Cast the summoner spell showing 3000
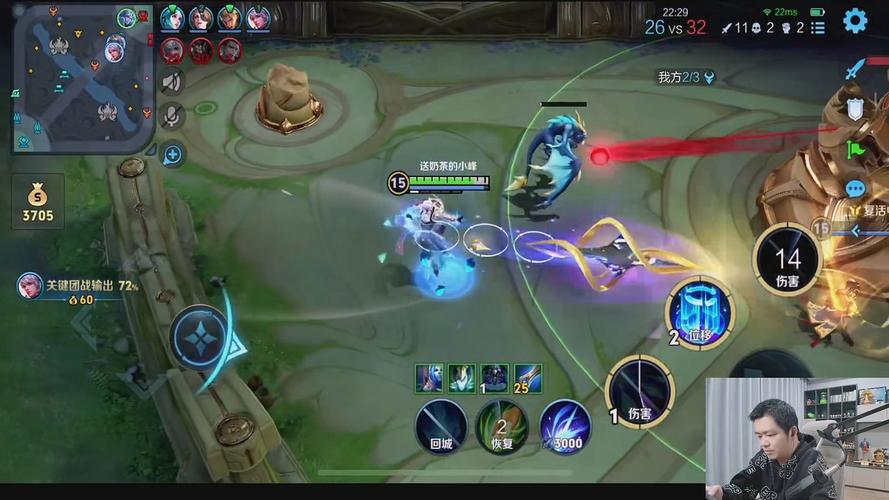This screenshot has height=500, width=889. (x=565, y=426)
